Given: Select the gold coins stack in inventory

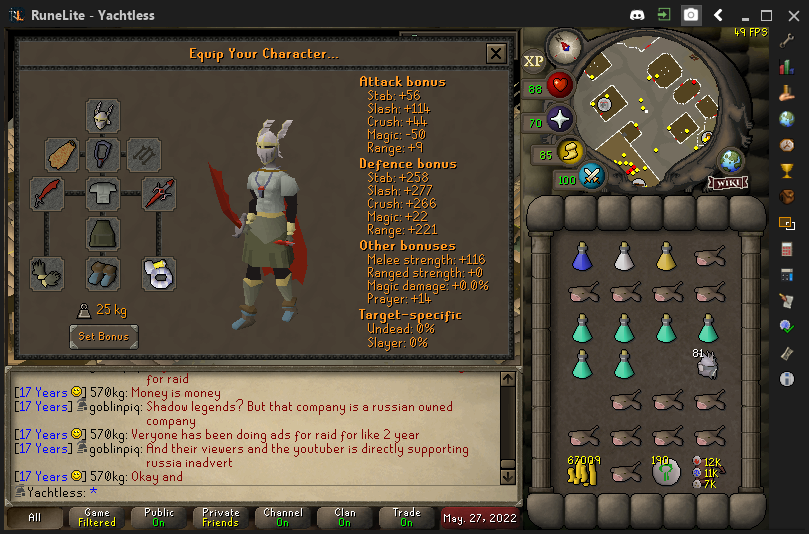Looking at the screenshot, I should pos(583,470).
